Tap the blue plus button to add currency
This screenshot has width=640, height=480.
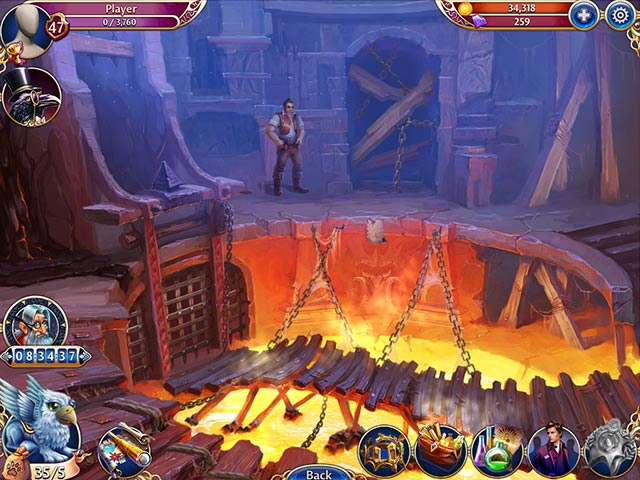(x=583, y=15)
